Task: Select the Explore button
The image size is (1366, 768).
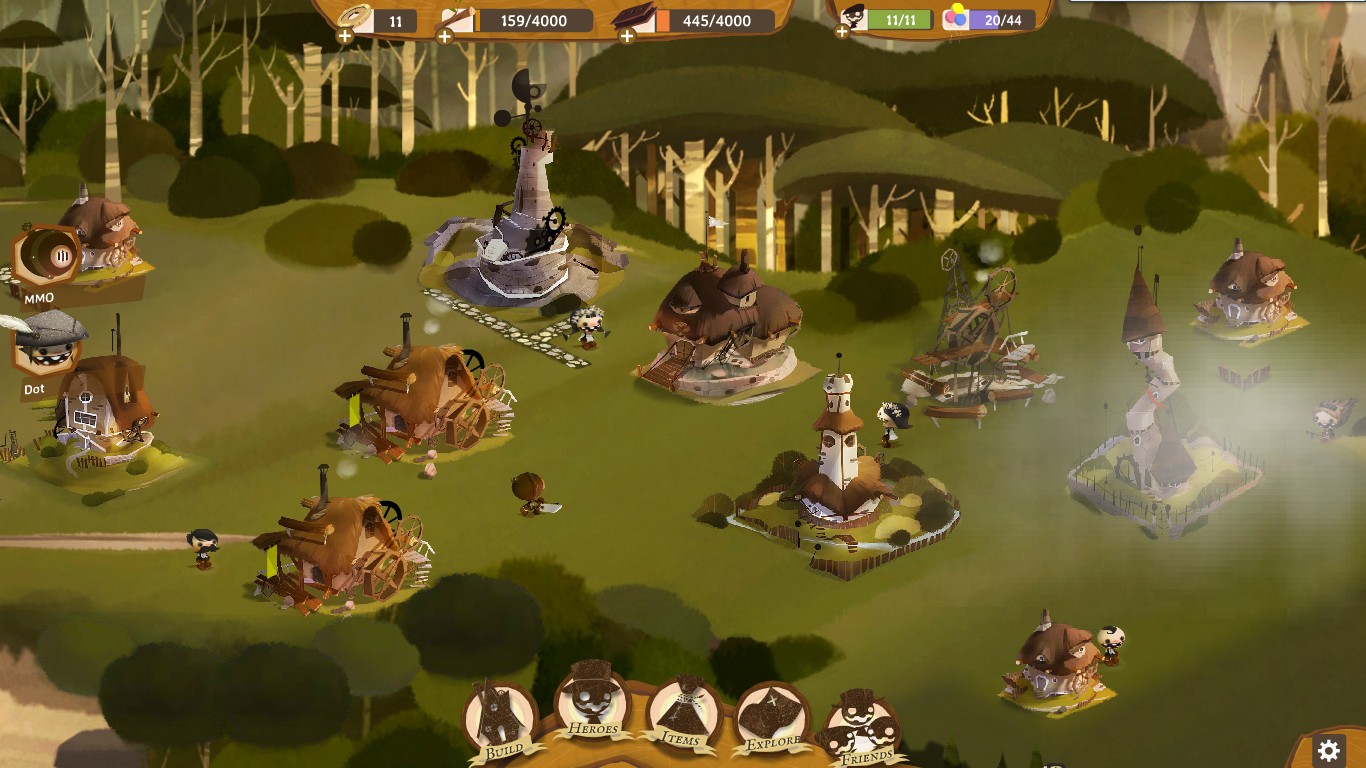Action: 771,720
